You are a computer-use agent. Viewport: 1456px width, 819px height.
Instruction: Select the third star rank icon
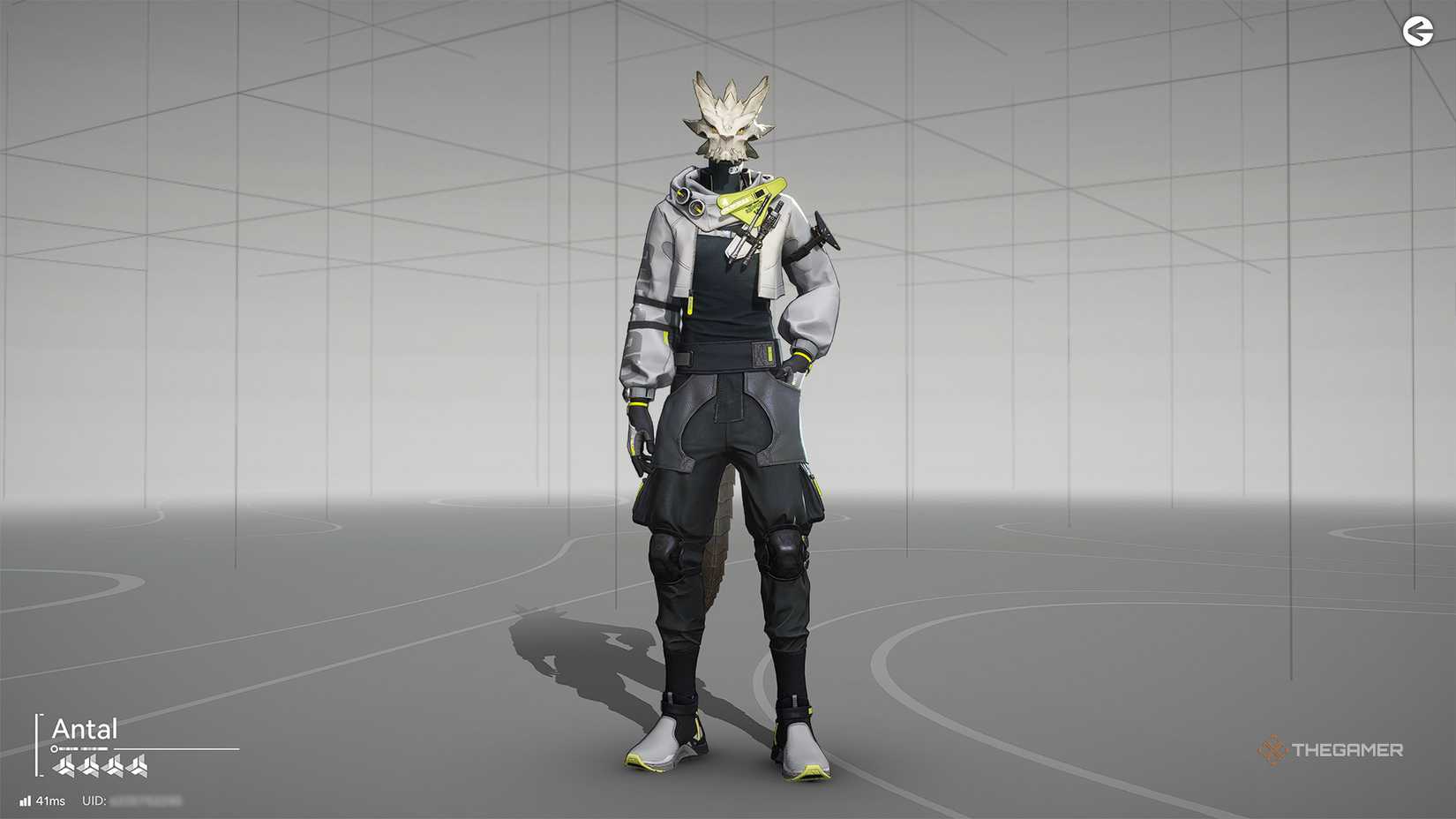click(x=114, y=765)
